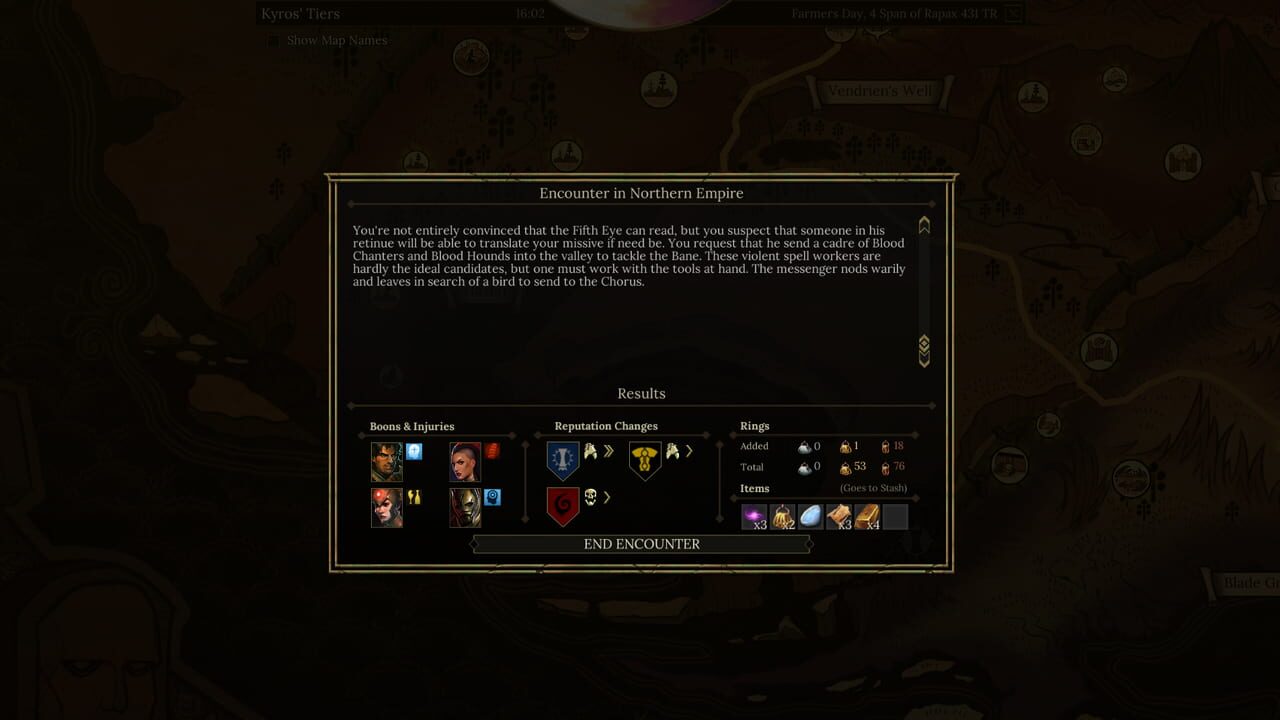Select the red Scarlet Chorus swirl emblem
Viewport: 1280px width, 720px height.
pyautogui.click(x=563, y=504)
